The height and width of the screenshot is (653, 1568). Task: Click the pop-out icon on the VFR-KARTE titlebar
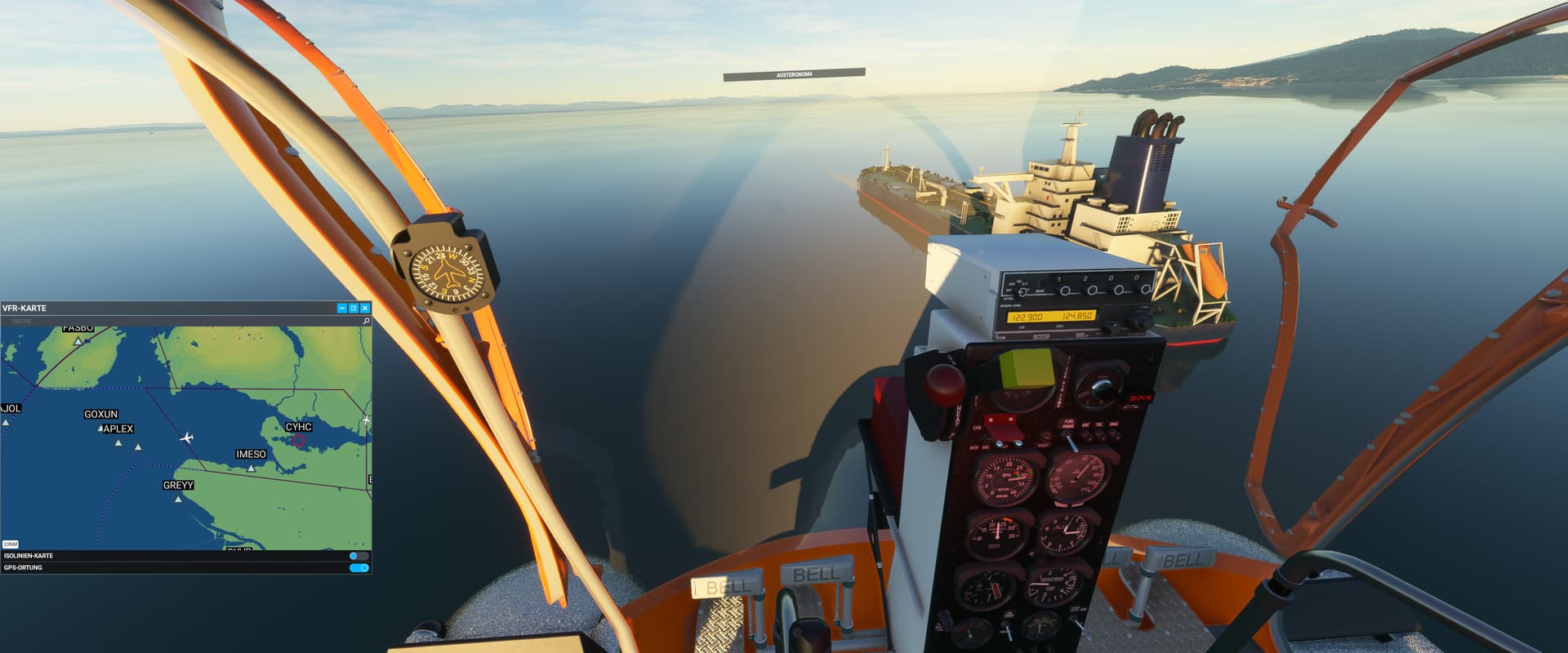point(352,309)
